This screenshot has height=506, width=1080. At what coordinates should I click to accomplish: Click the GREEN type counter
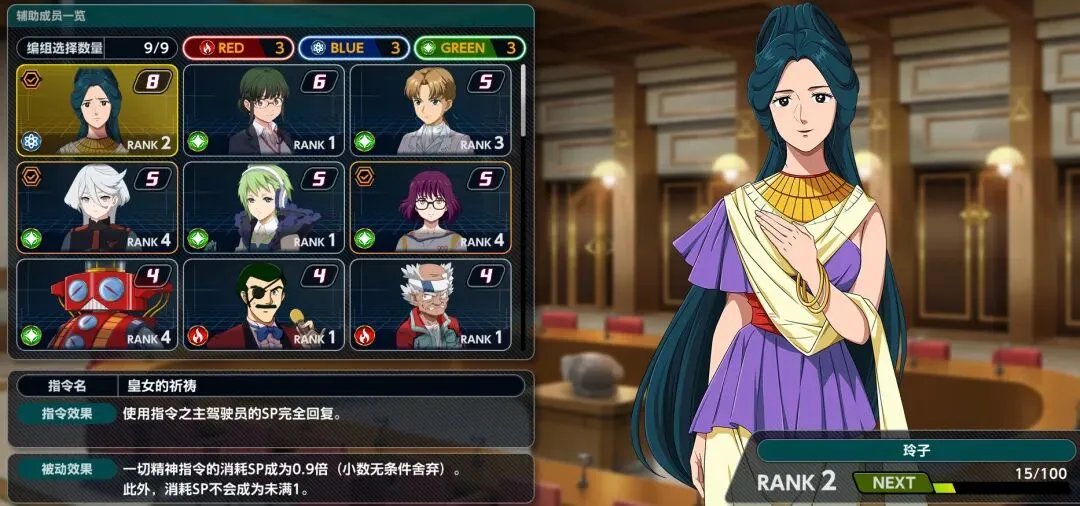coord(469,48)
